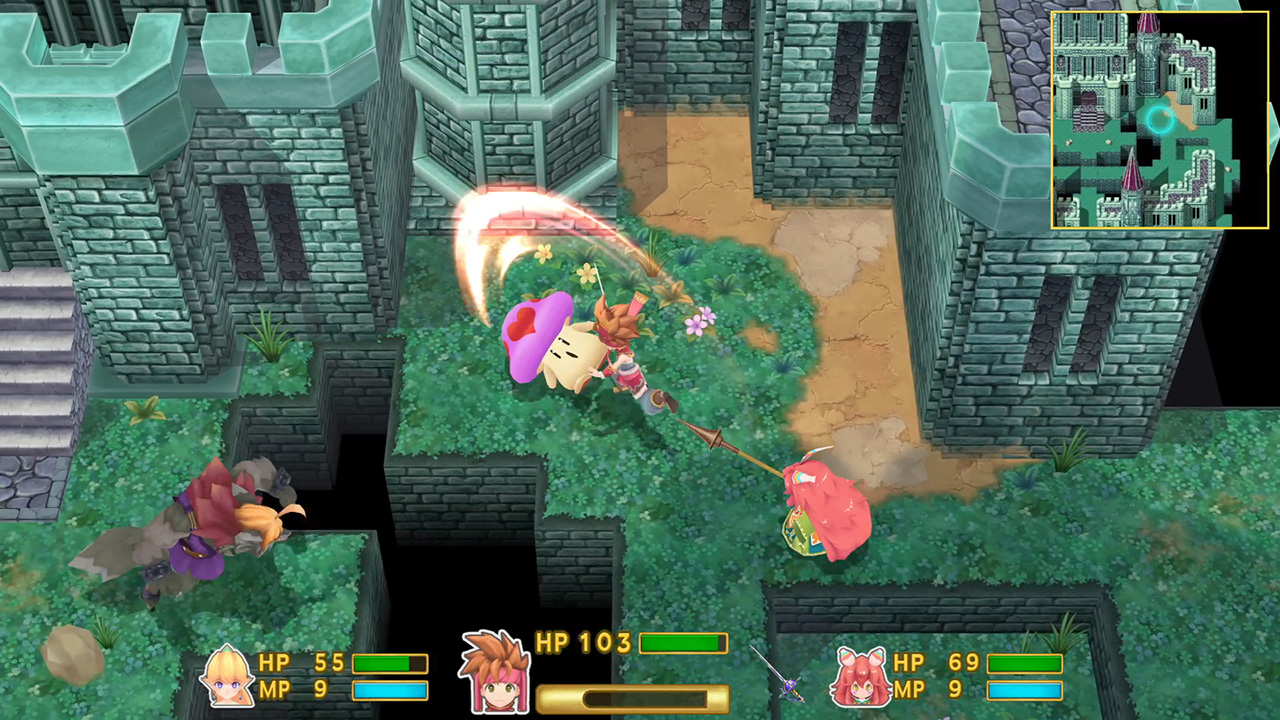Click the castle gate shown on the minimap
1280x720 pixels.
[x=1087, y=95]
